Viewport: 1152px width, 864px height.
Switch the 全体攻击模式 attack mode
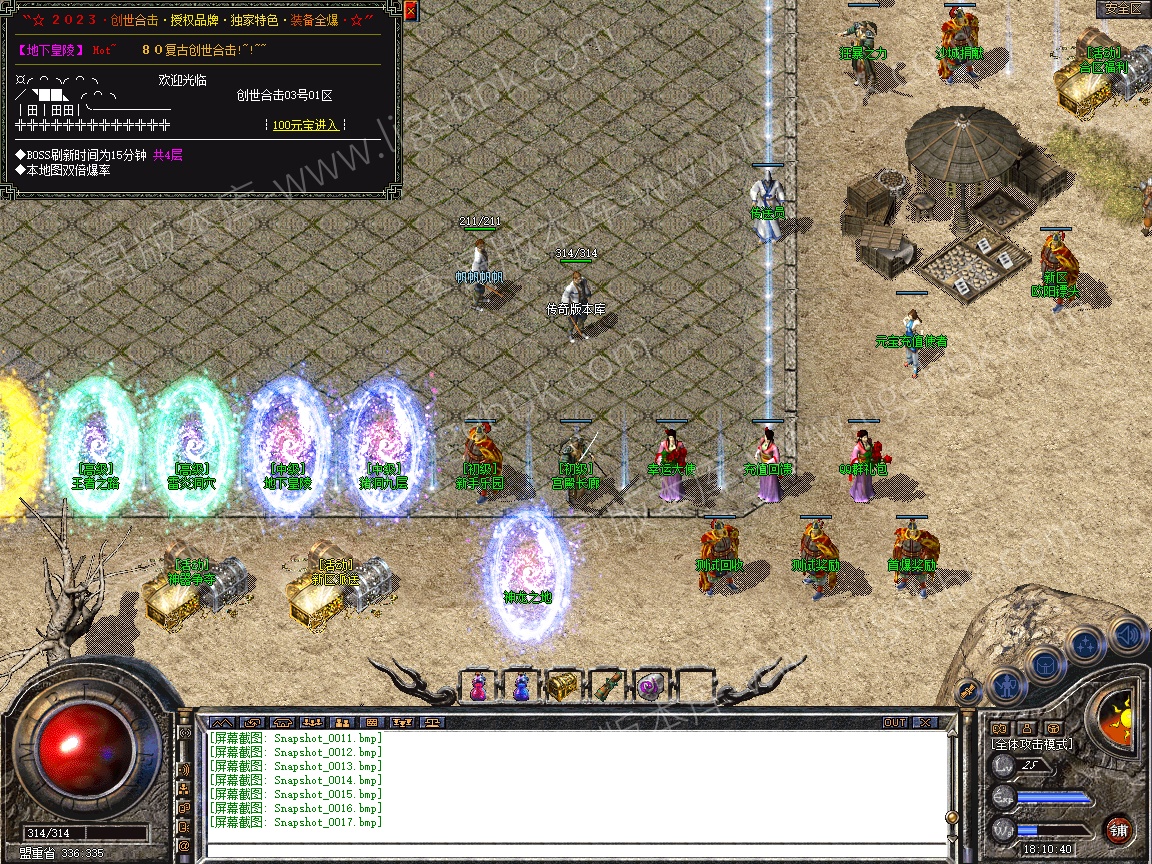[x=1030, y=745]
